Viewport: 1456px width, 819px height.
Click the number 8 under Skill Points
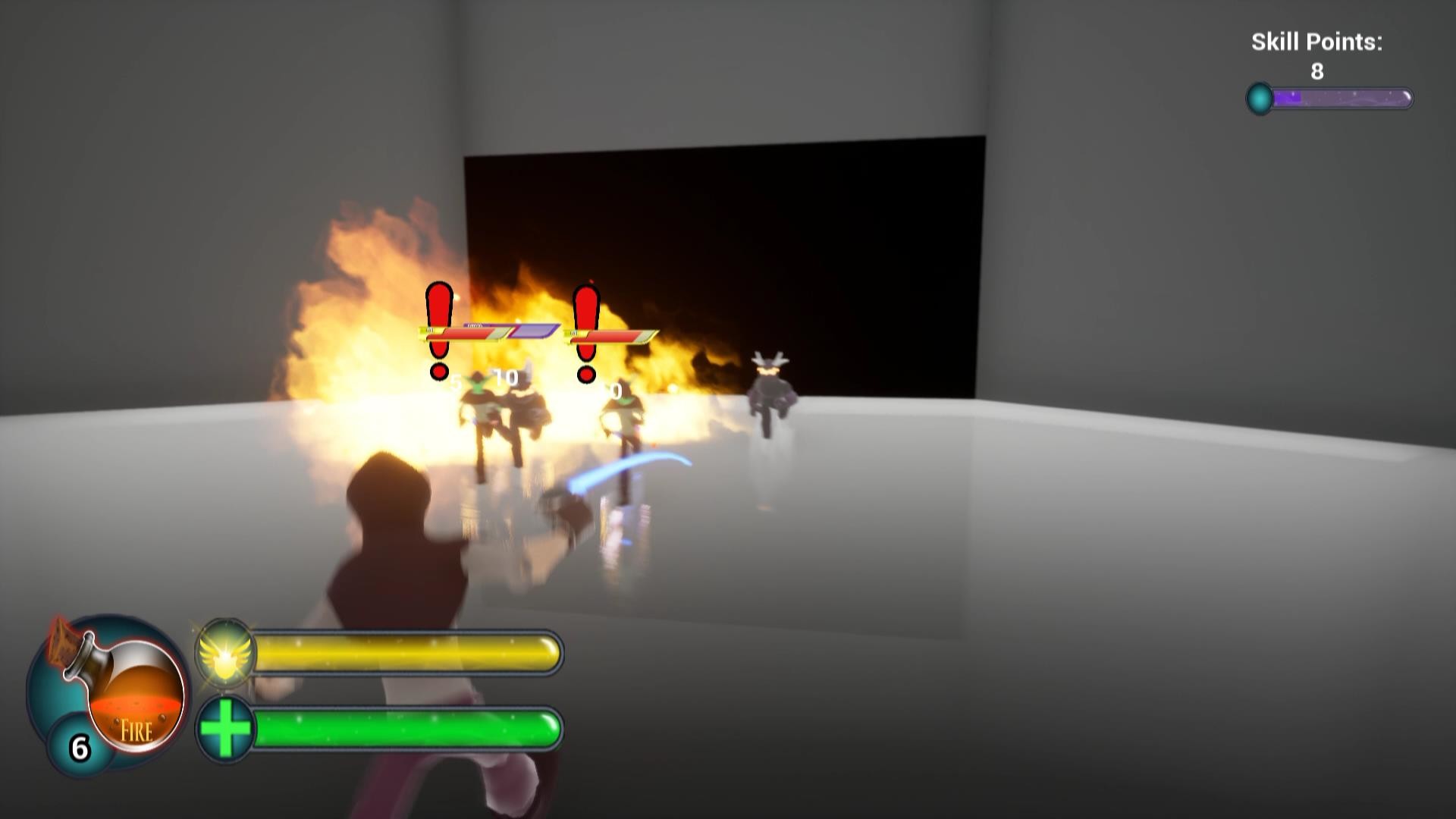point(1317,71)
